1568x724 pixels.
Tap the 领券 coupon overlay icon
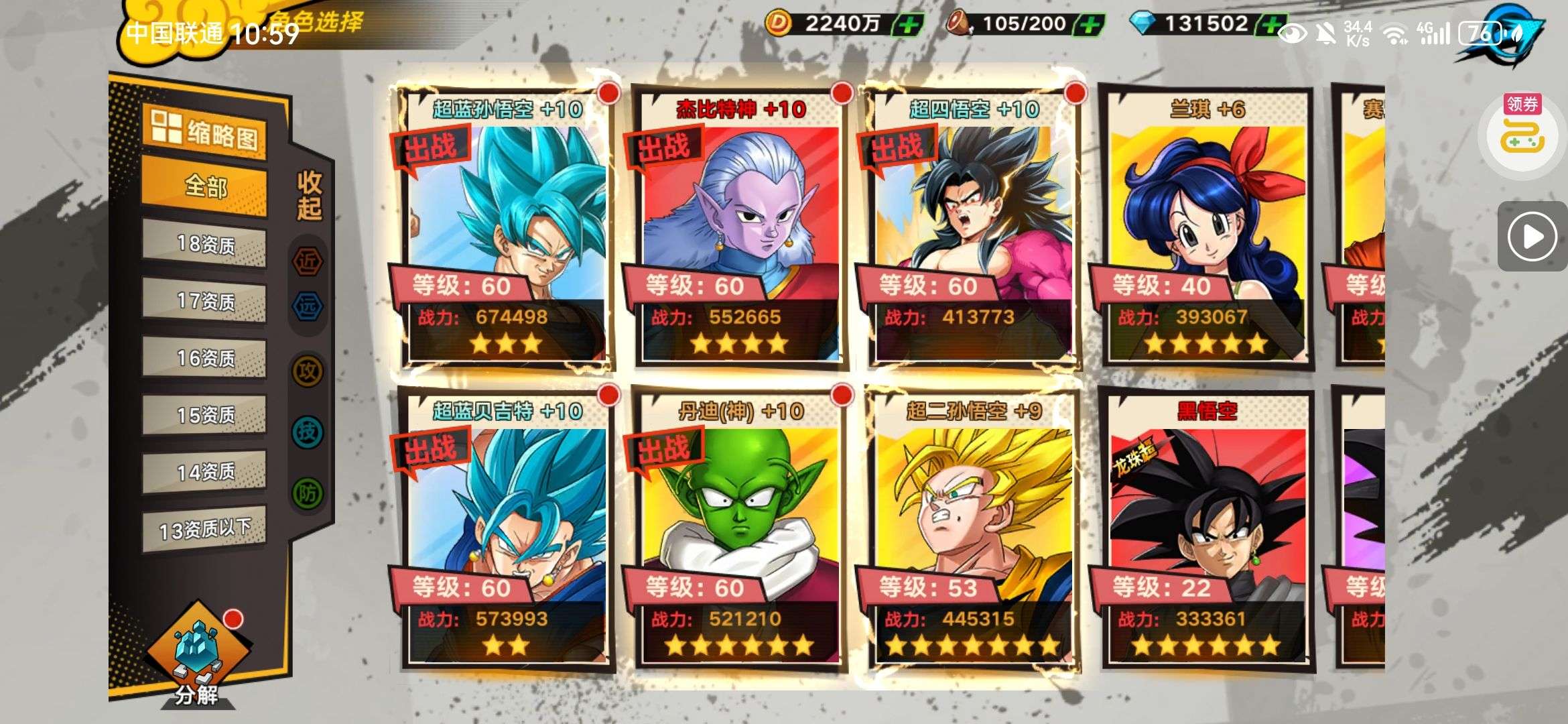pos(1524,132)
